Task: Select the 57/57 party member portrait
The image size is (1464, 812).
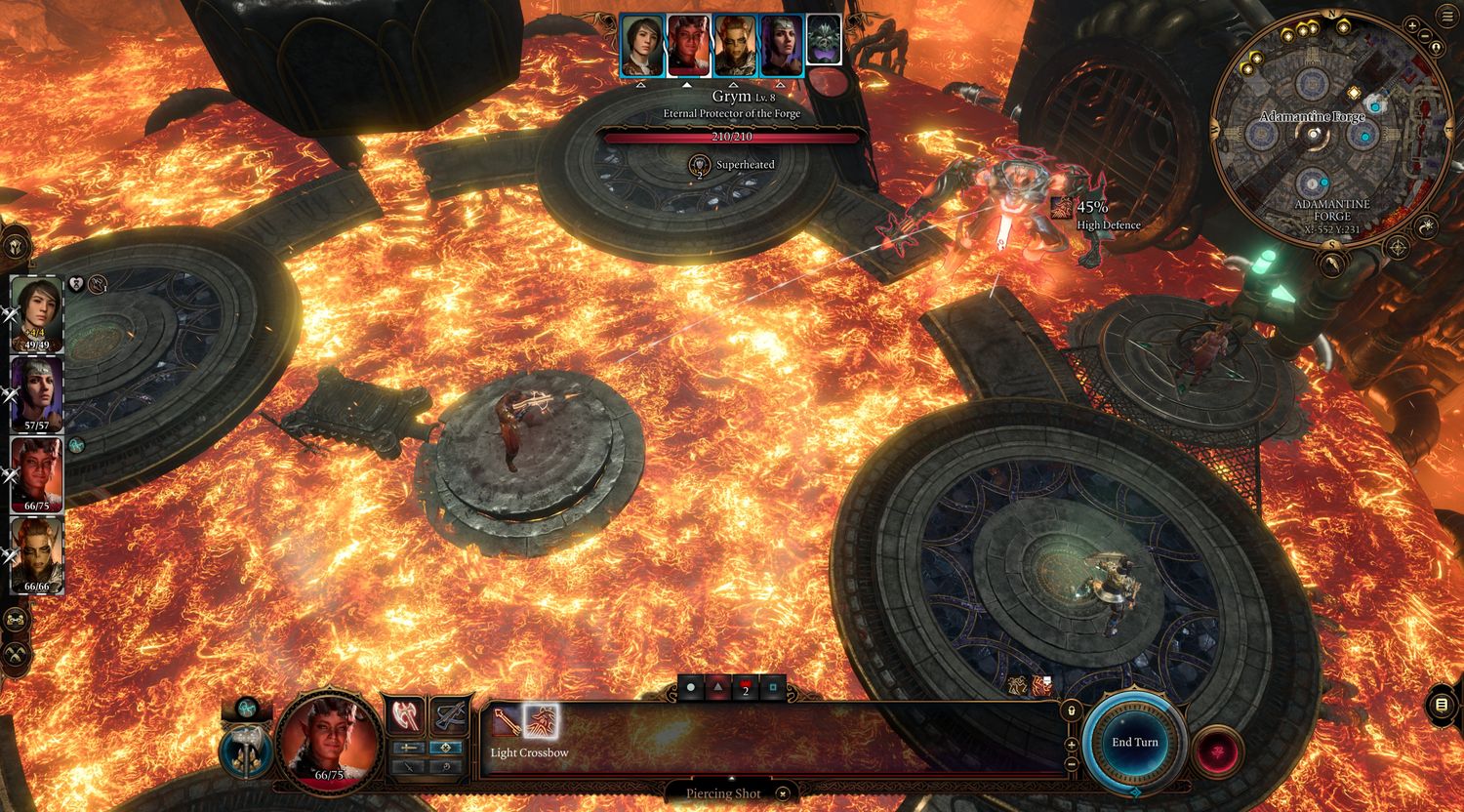Action: click(x=37, y=392)
